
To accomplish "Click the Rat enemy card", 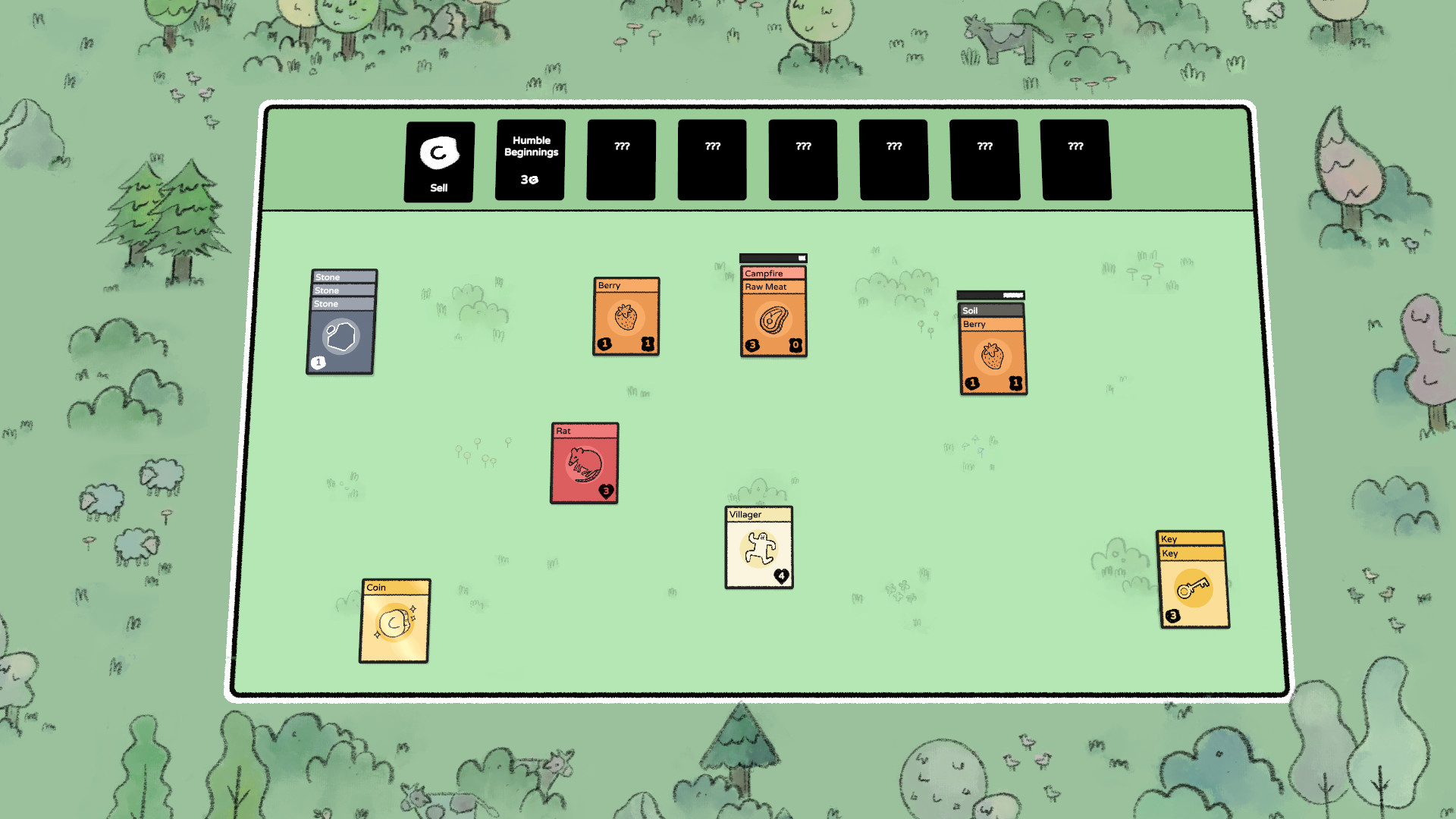I will pyautogui.click(x=584, y=463).
